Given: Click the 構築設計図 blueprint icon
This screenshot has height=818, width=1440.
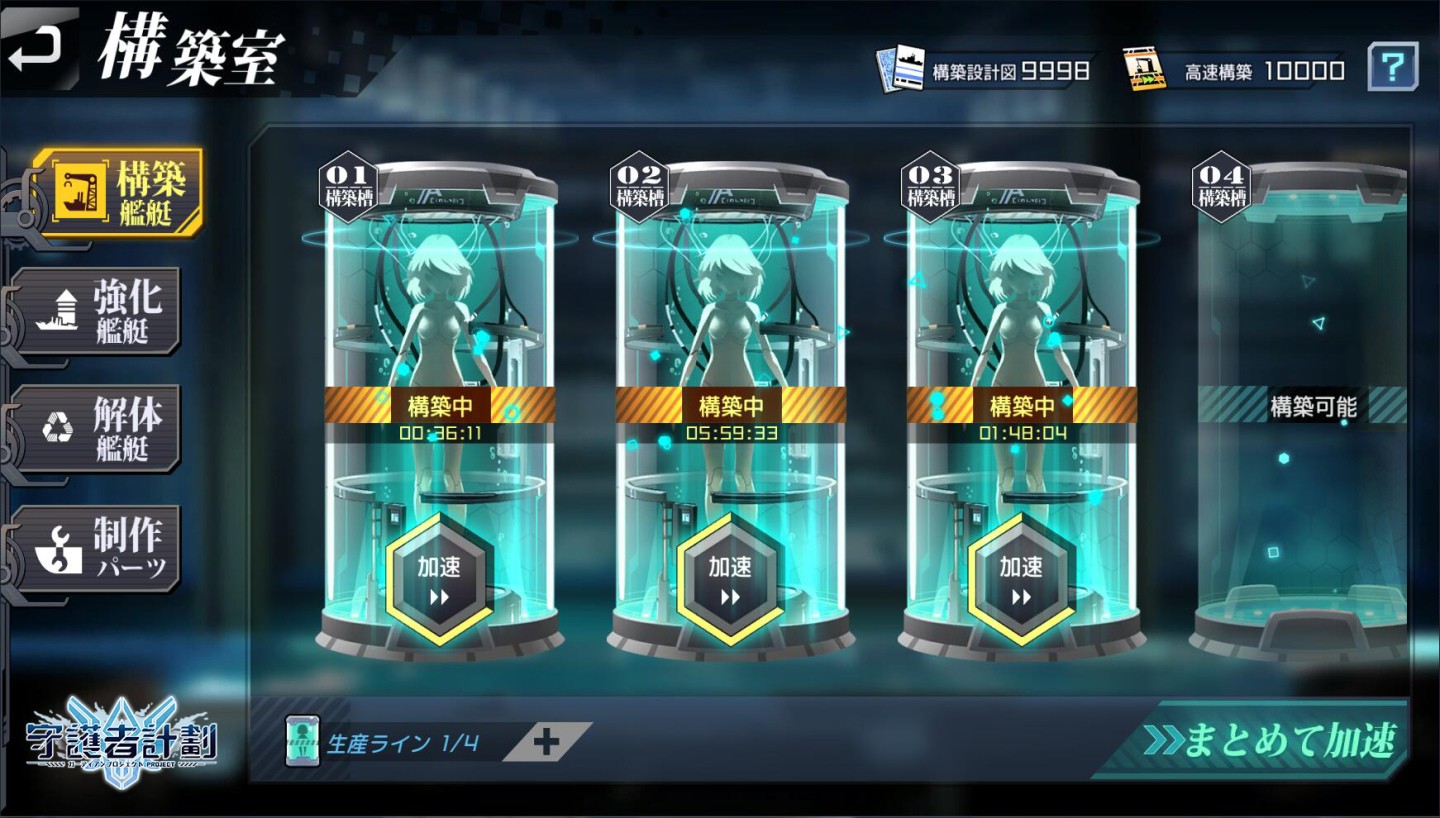Looking at the screenshot, I should point(900,69).
